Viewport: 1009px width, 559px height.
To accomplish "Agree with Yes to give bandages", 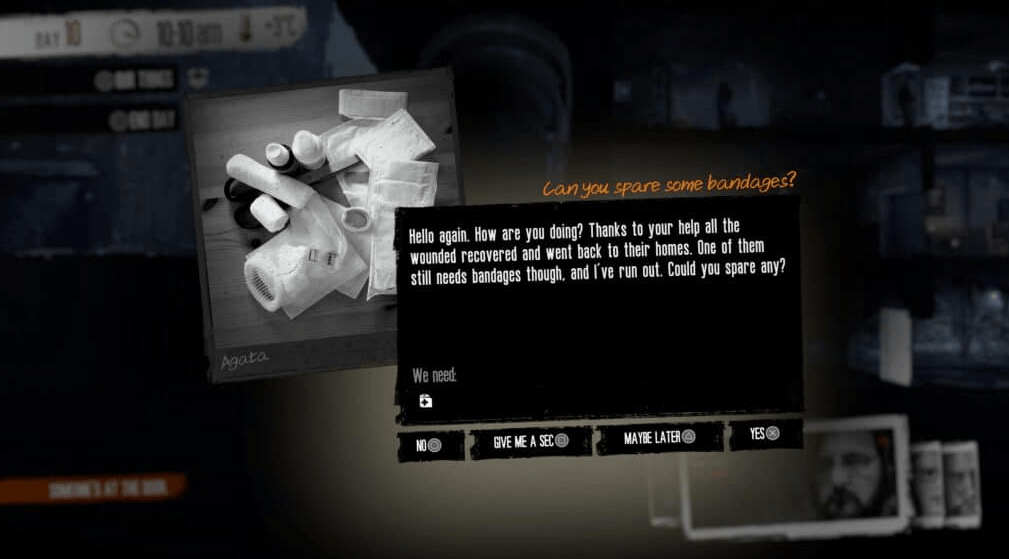I will pos(765,434).
